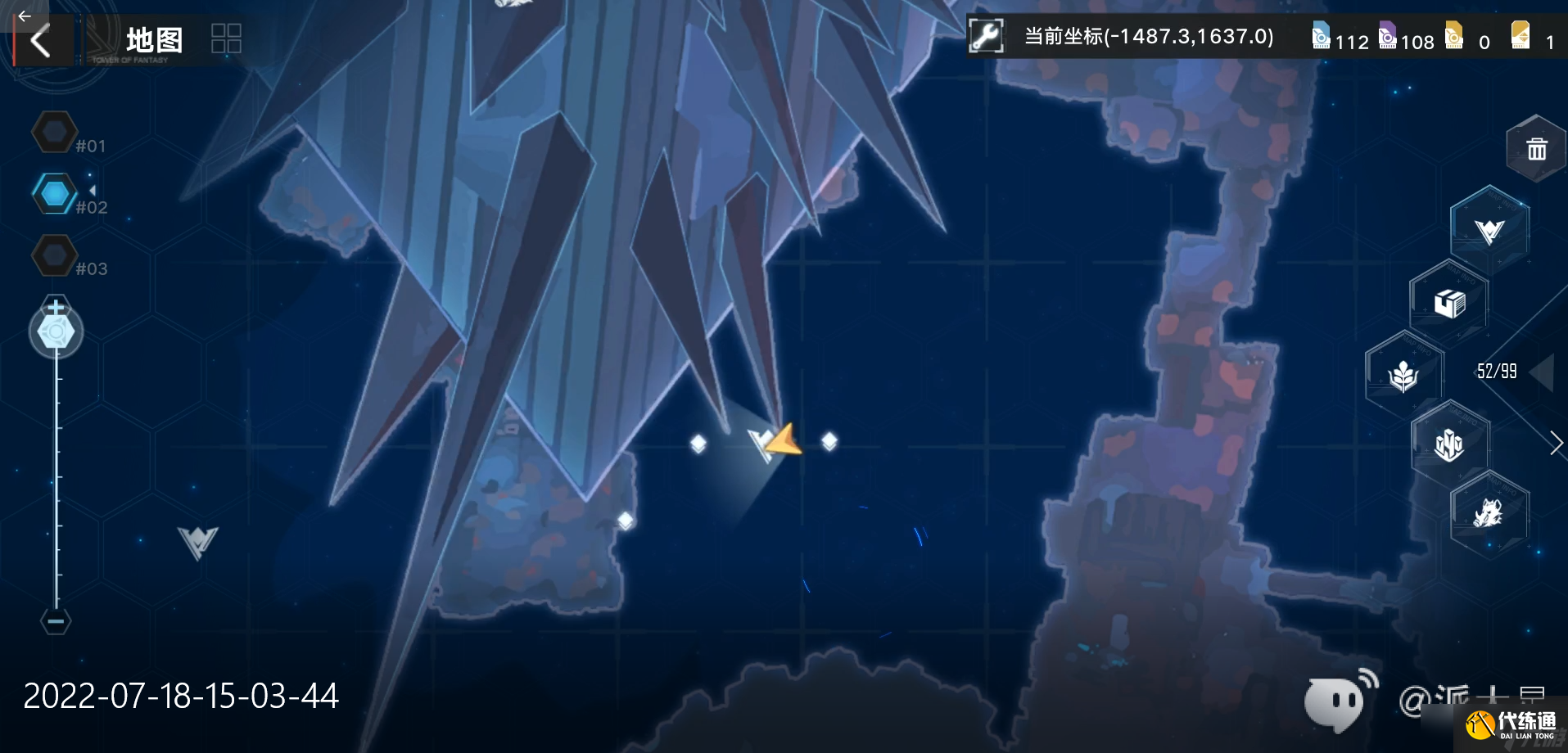This screenshot has height=753, width=1568.
Task: Click the grid icon next to the map title
Action: click(x=225, y=38)
